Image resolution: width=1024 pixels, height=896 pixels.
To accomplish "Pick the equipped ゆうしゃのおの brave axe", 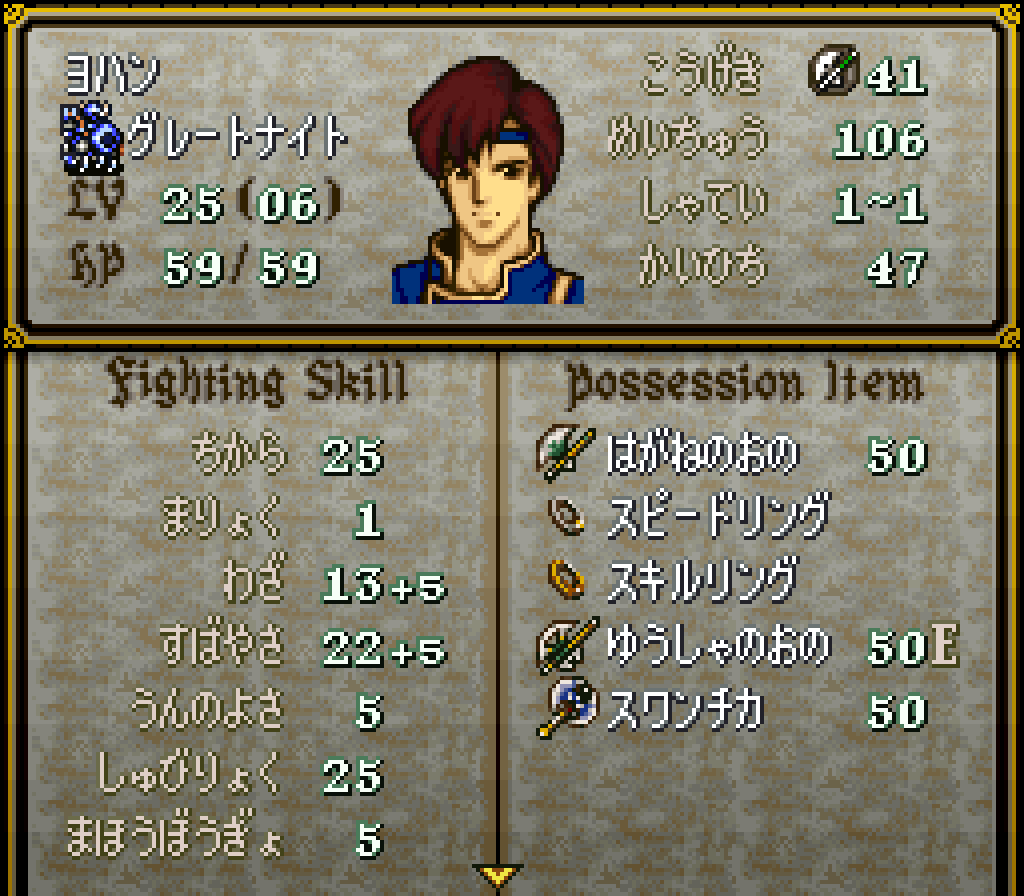I will coord(717,646).
